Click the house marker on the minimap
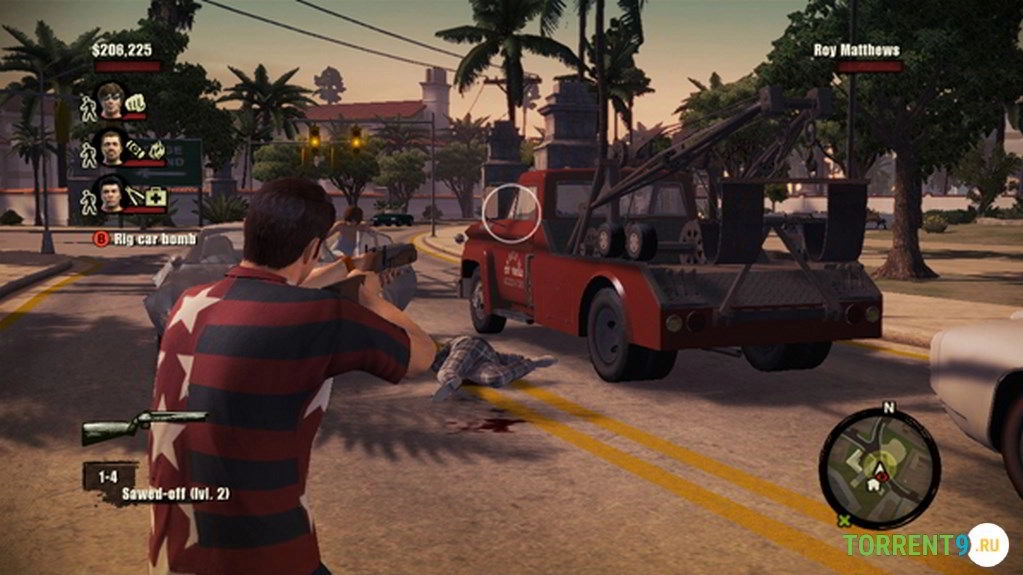This screenshot has height=575, width=1023. (x=873, y=484)
